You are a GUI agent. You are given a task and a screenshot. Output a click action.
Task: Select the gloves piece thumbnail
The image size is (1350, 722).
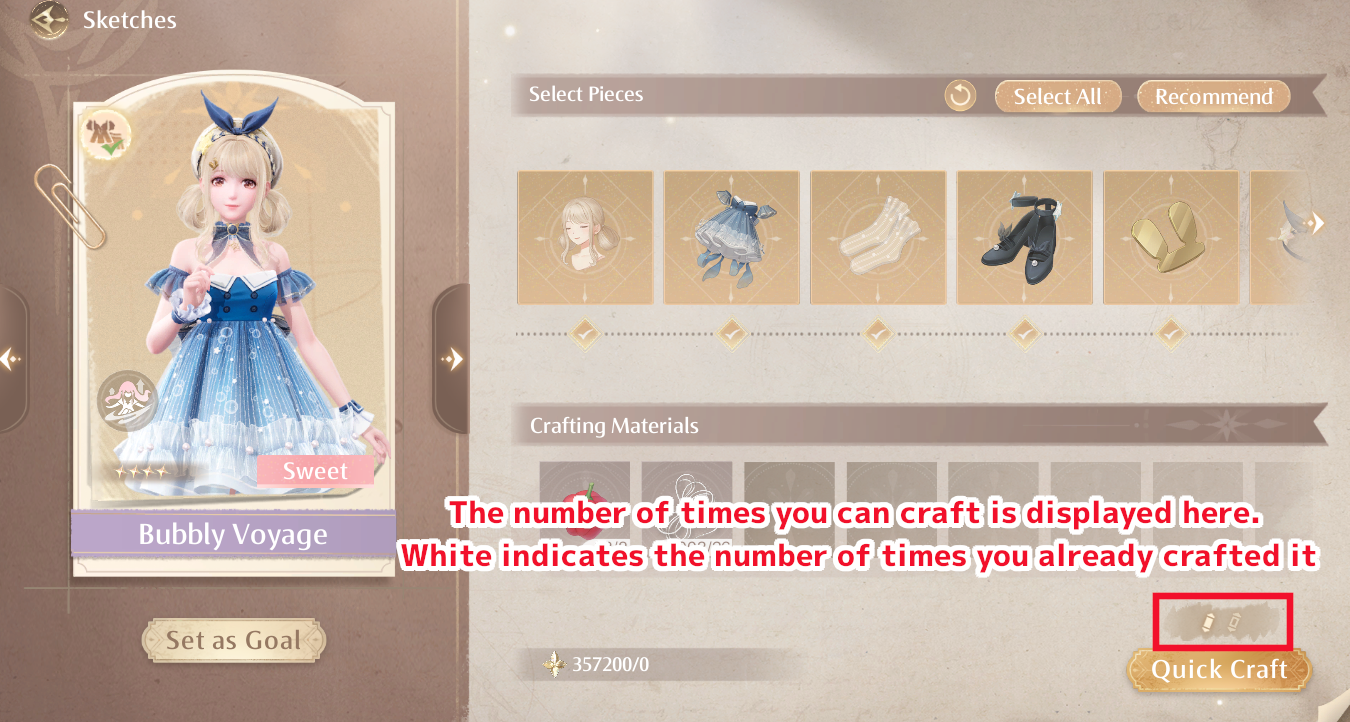(1171, 237)
